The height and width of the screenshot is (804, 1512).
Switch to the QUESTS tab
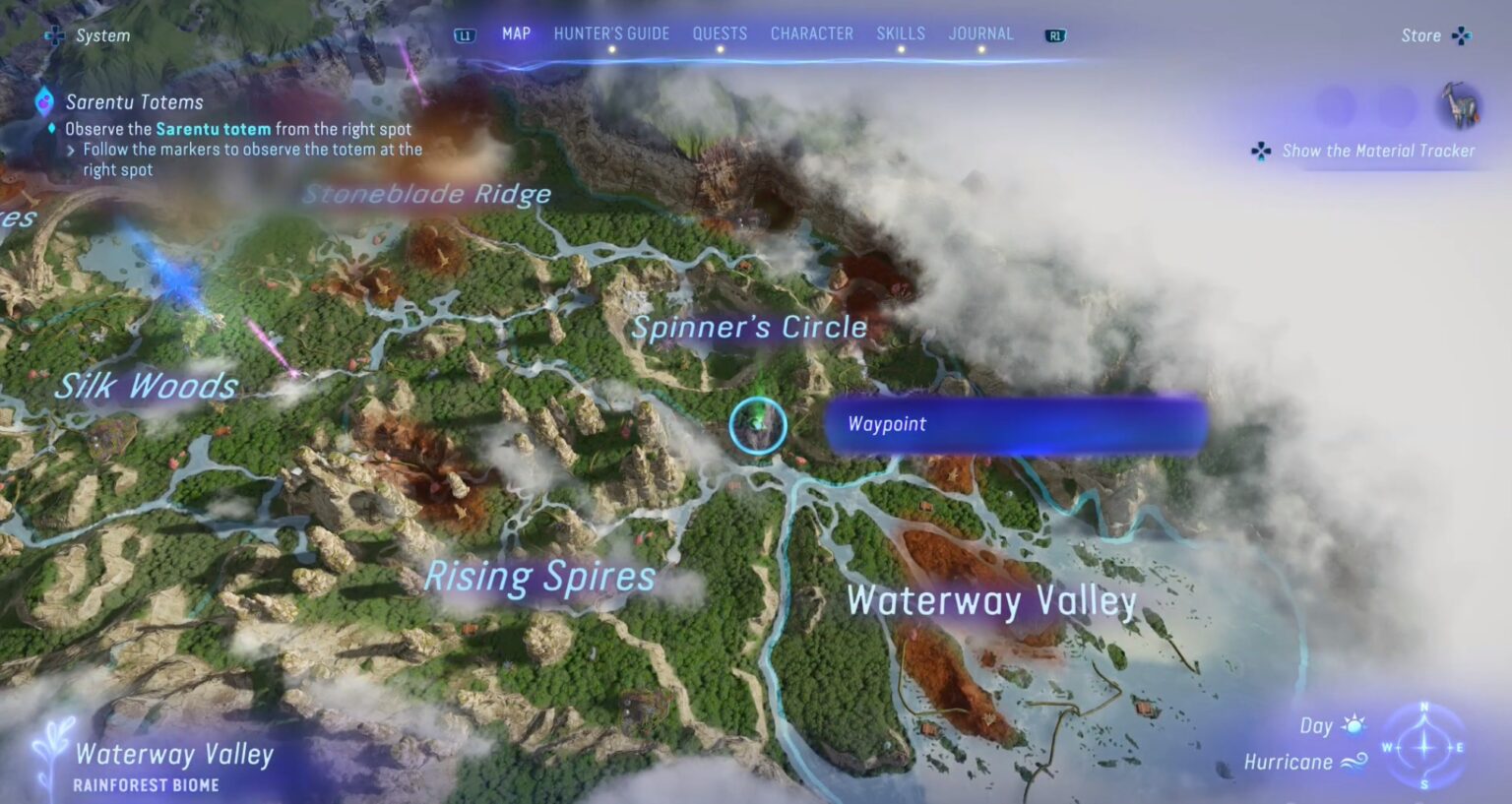(721, 32)
